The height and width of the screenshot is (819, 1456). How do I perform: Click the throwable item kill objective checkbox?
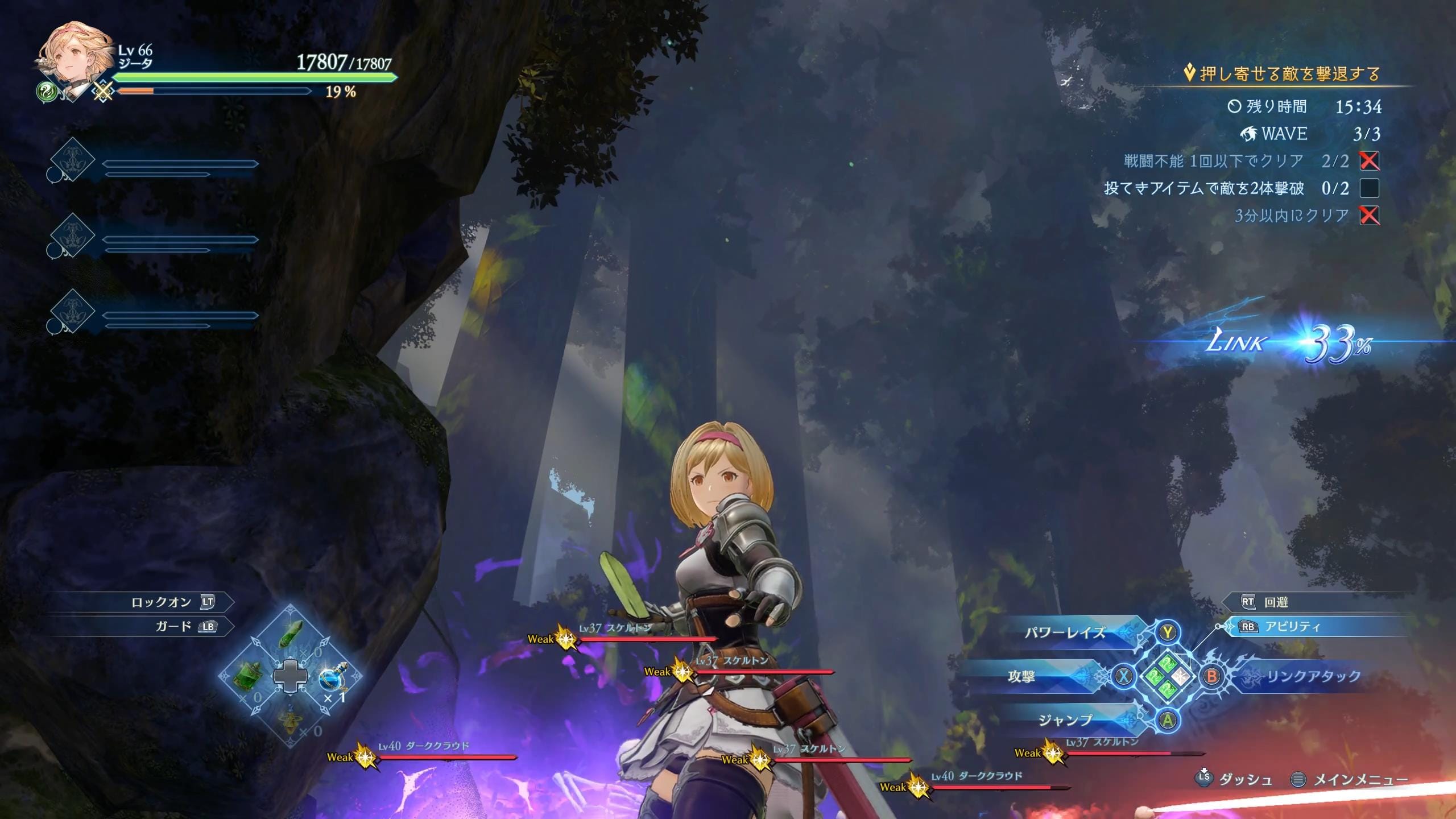click(x=1370, y=188)
